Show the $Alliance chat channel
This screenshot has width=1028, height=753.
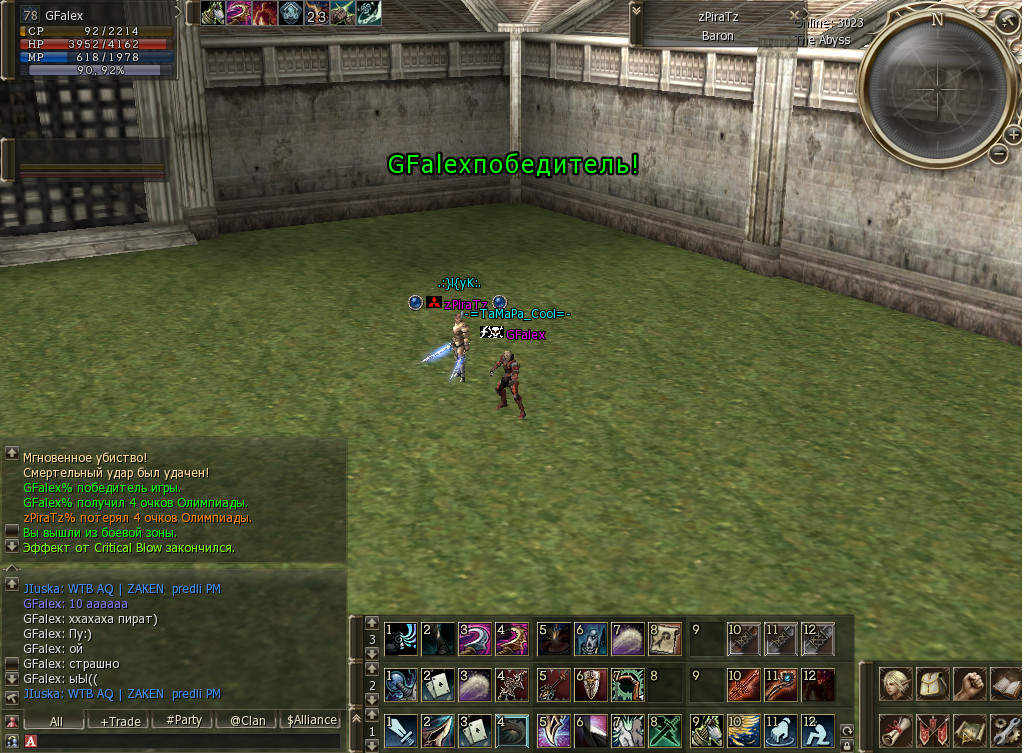[x=311, y=720]
